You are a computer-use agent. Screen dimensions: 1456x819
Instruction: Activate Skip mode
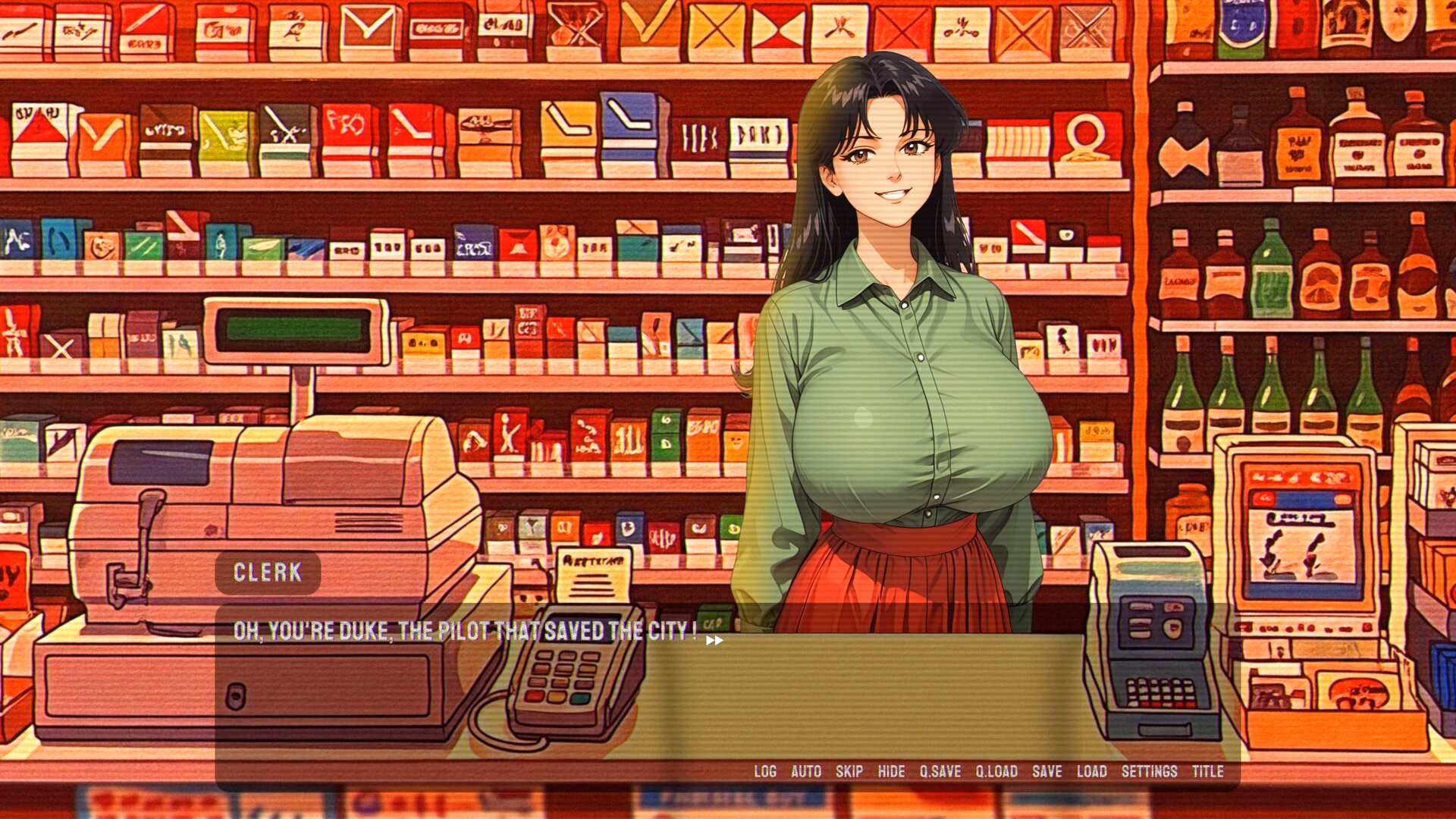pos(849,771)
